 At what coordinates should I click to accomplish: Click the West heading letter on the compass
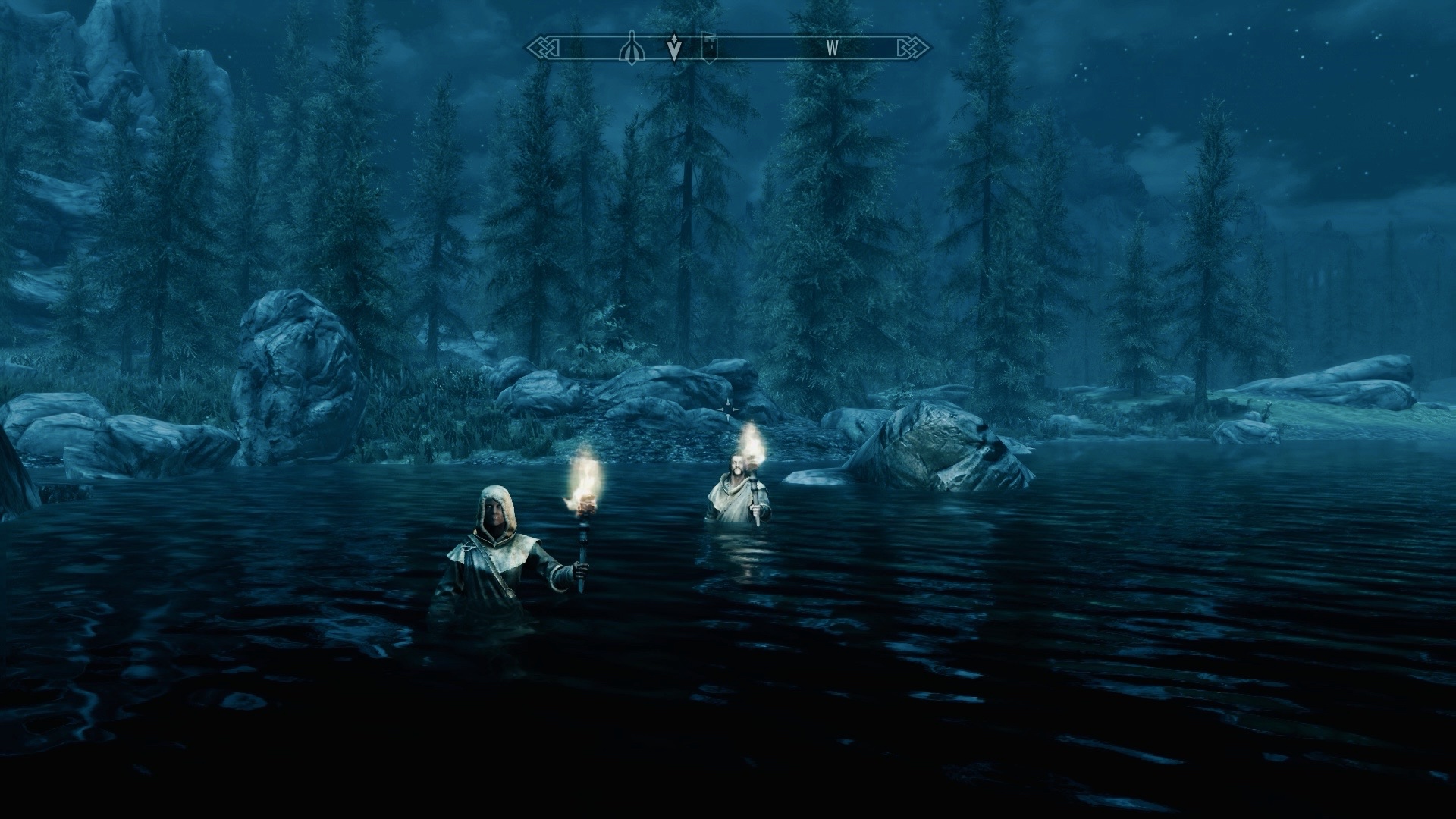[832, 48]
